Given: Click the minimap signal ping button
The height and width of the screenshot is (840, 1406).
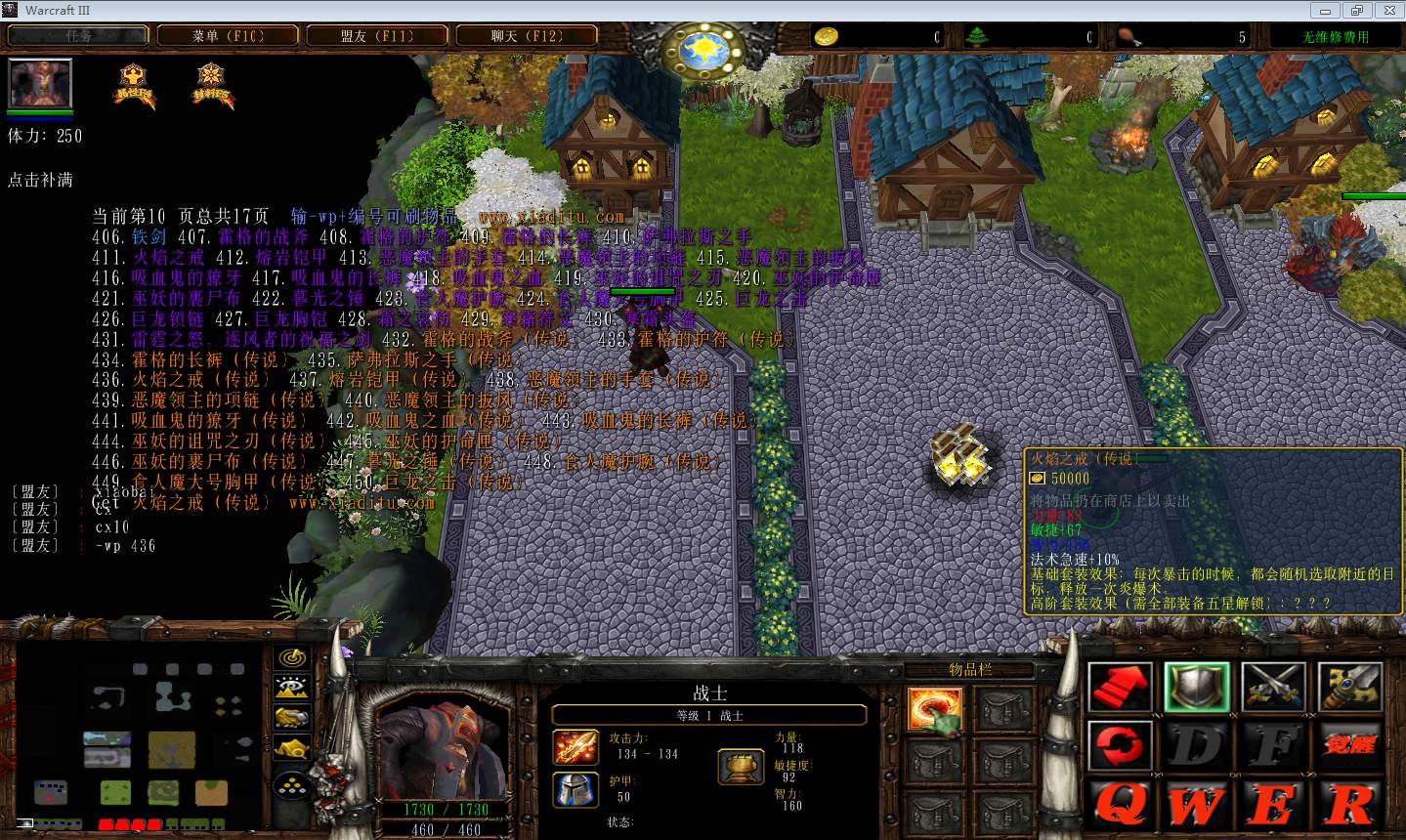Looking at the screenshot, I should coord(292,658).
